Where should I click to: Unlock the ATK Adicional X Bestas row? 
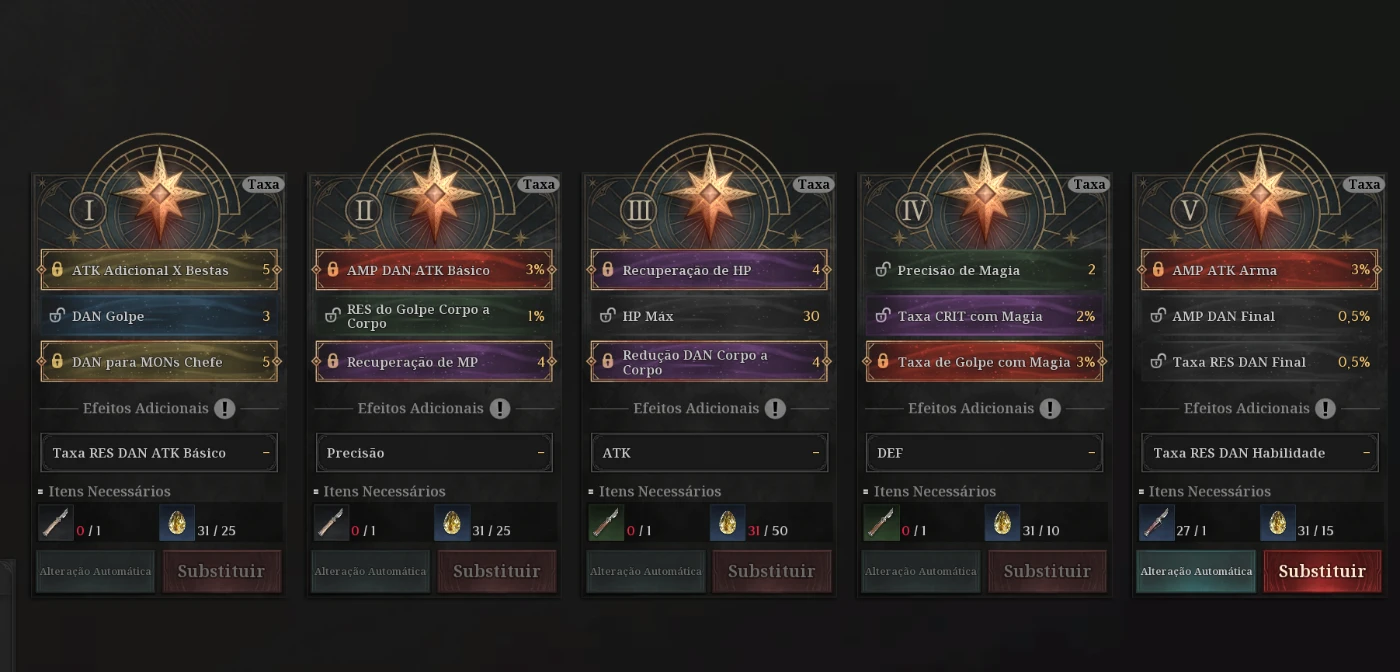coord(57,270)
